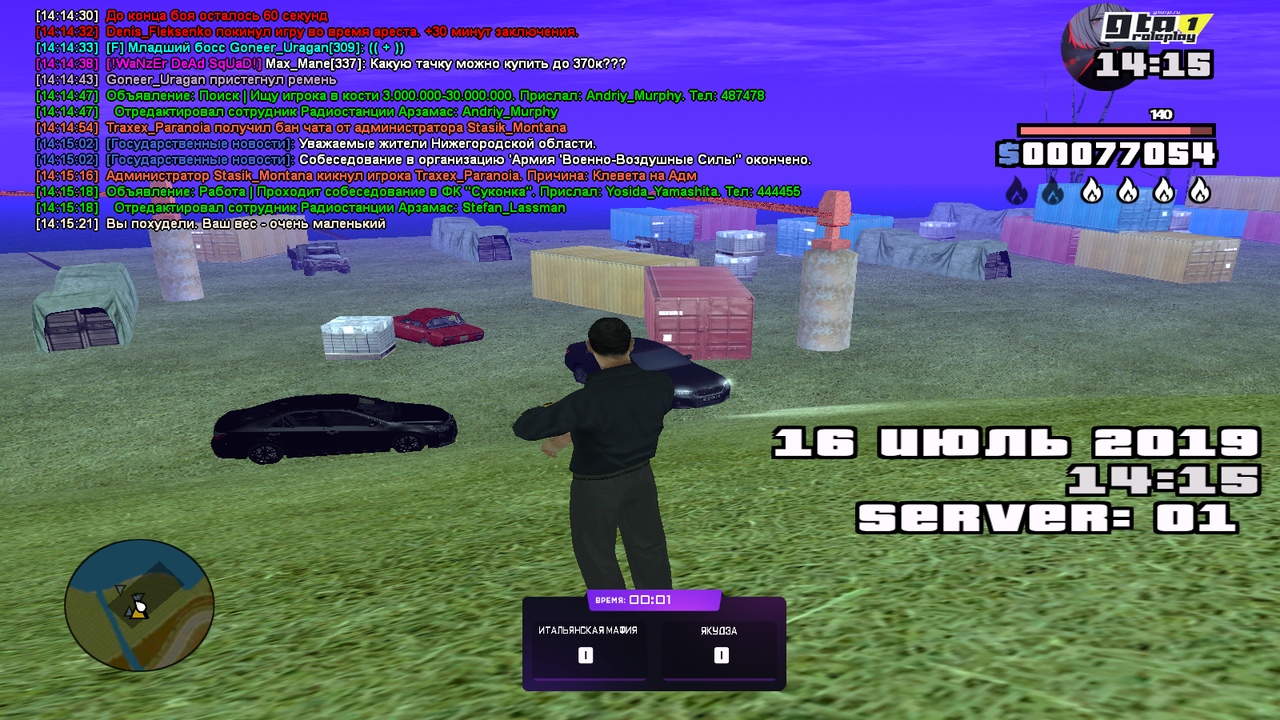Click the third white flame icon
Image resolution: width=1280 pixels, height=720 pixels.
pos(1089,189)
